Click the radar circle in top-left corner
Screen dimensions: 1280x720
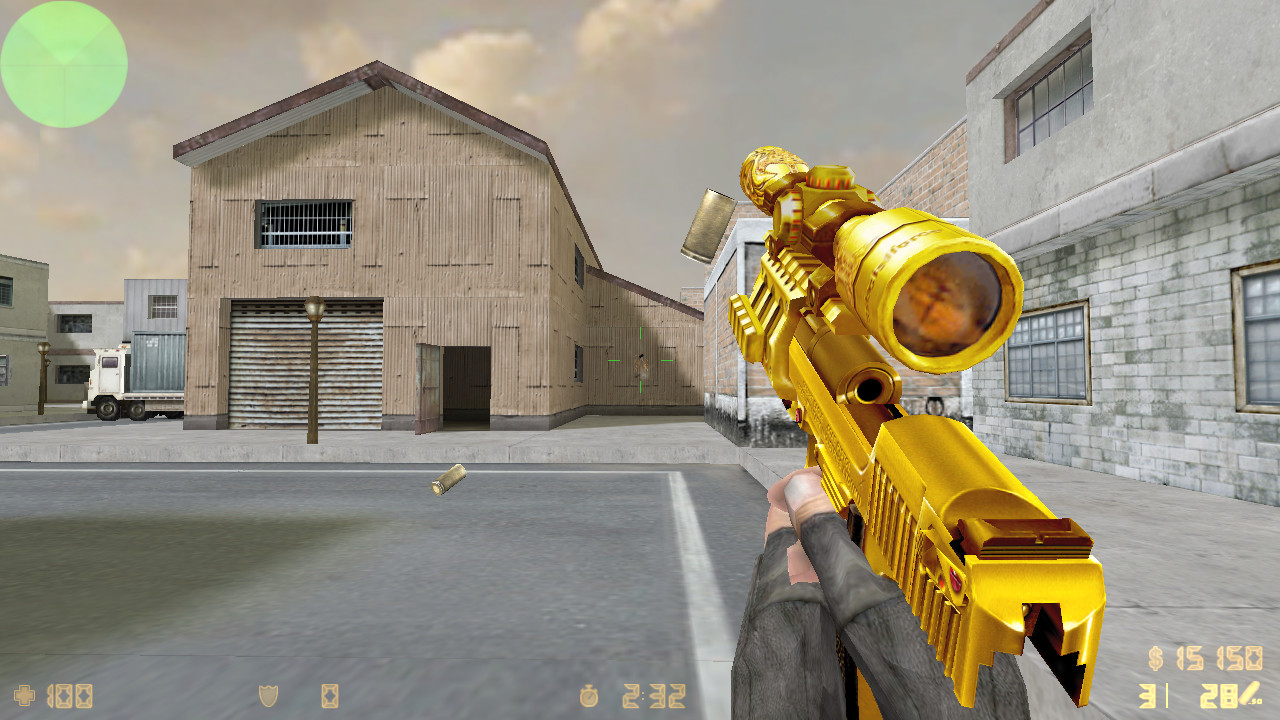coord(62,66)
